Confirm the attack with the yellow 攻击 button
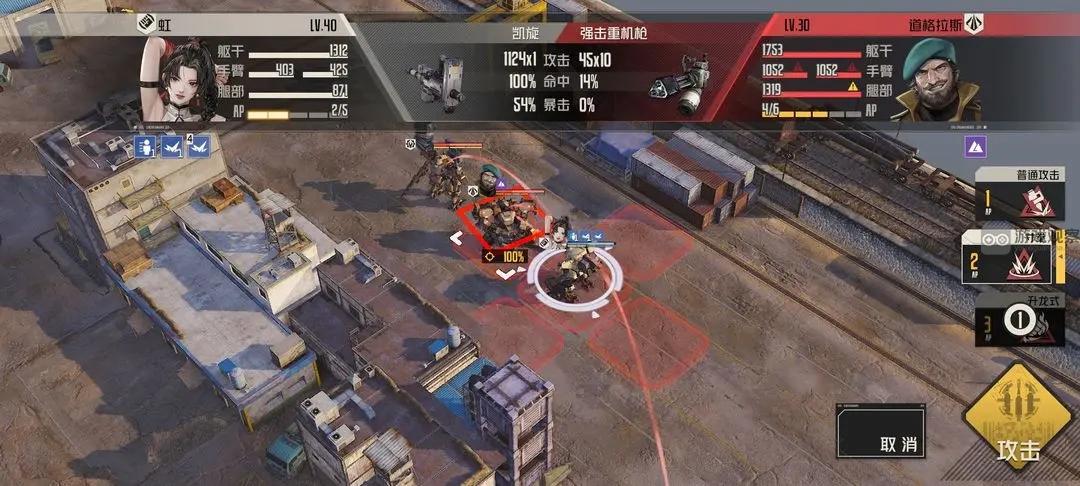The height and width of the screenshot is (486, 1080). click(x=1019, y=425)
